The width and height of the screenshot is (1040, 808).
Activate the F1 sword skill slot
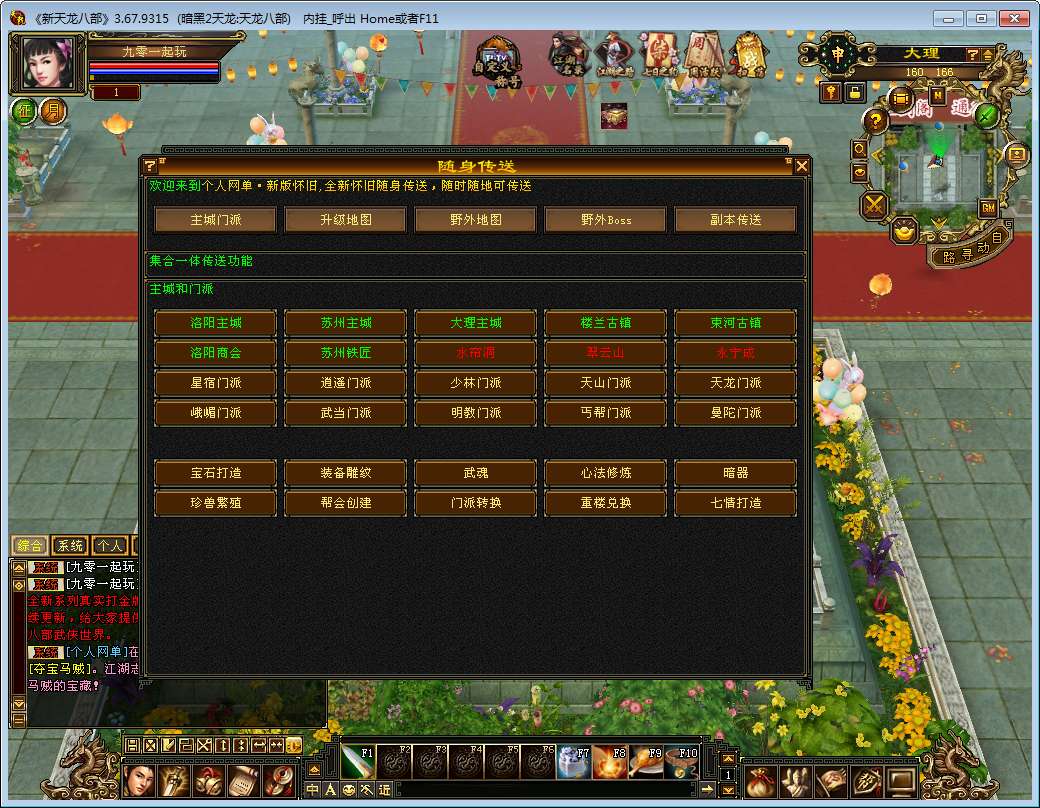coord(357,762)
